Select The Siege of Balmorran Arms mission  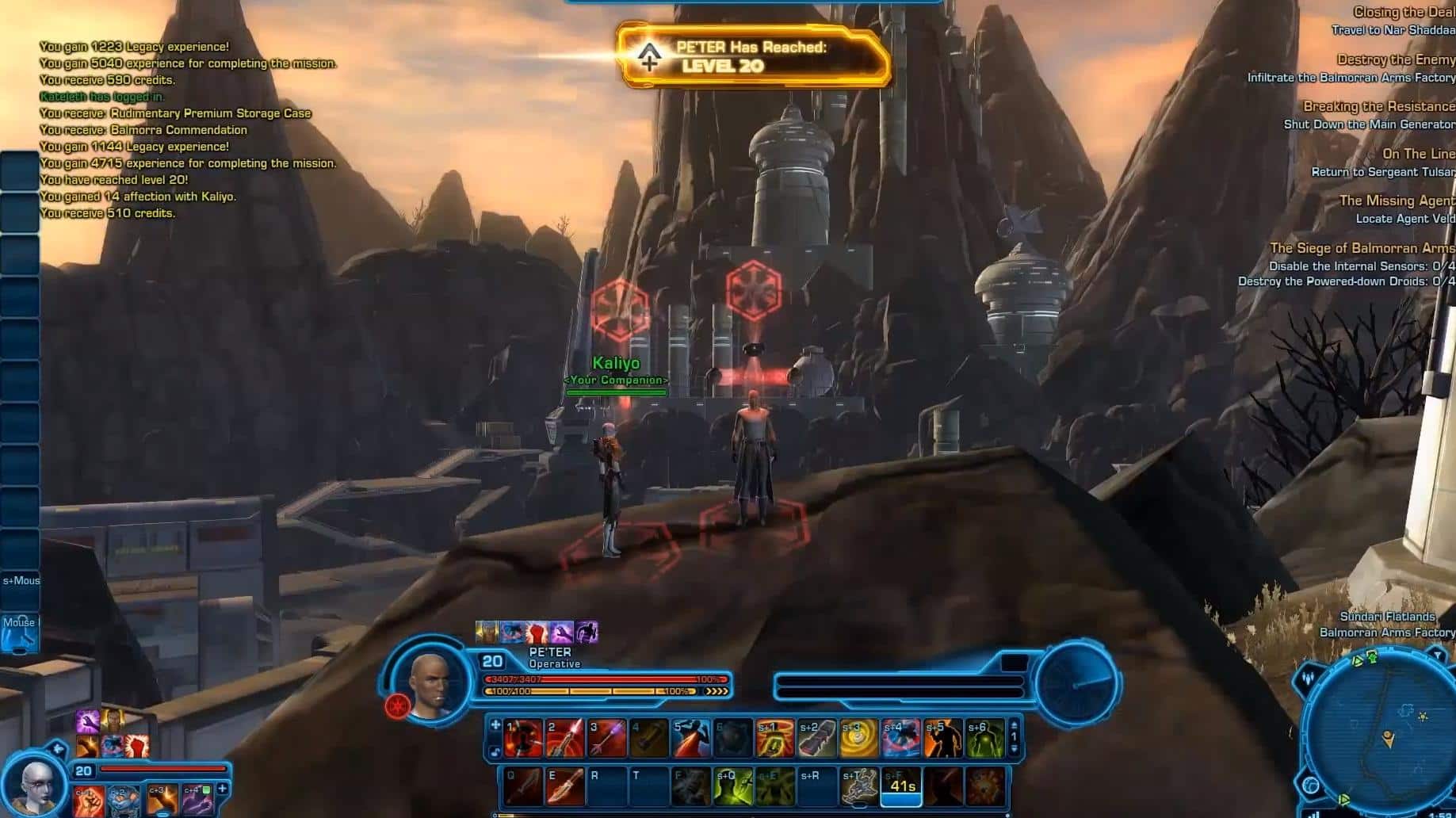1361,248
